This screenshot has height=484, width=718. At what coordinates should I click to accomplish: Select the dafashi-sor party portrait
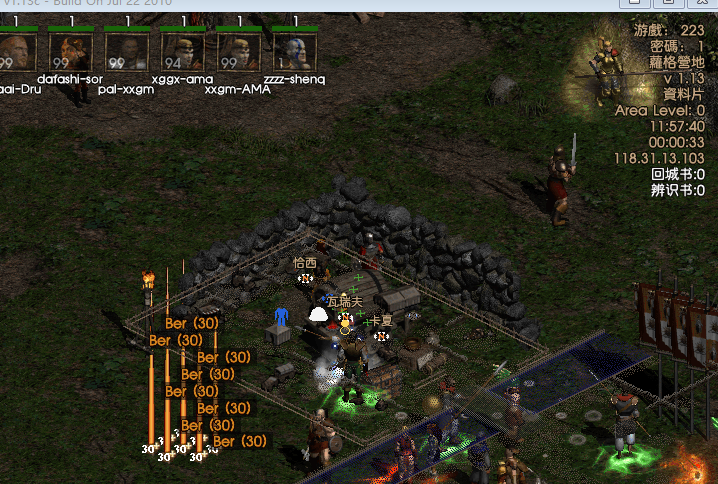[71, 52]
